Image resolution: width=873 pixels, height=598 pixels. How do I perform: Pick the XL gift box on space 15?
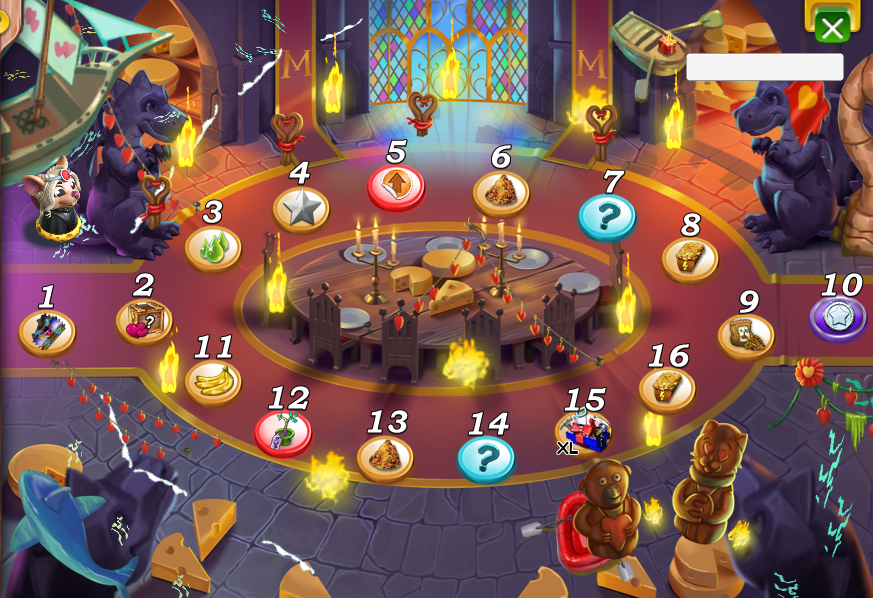pyautogui.click(x=585, y=433)
